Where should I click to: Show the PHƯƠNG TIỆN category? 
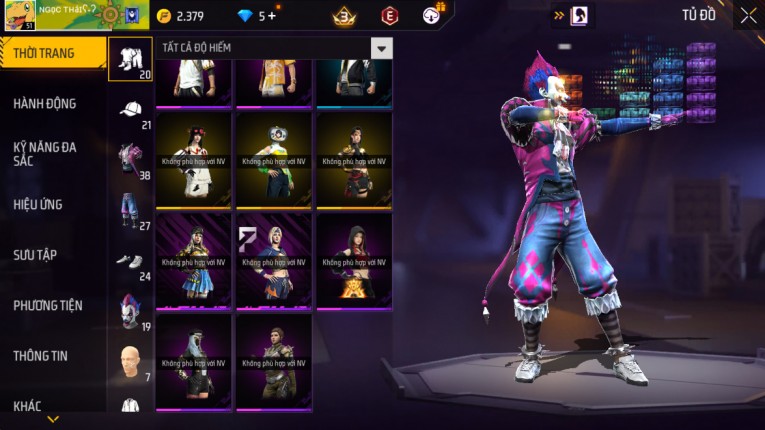coord(48,305)
